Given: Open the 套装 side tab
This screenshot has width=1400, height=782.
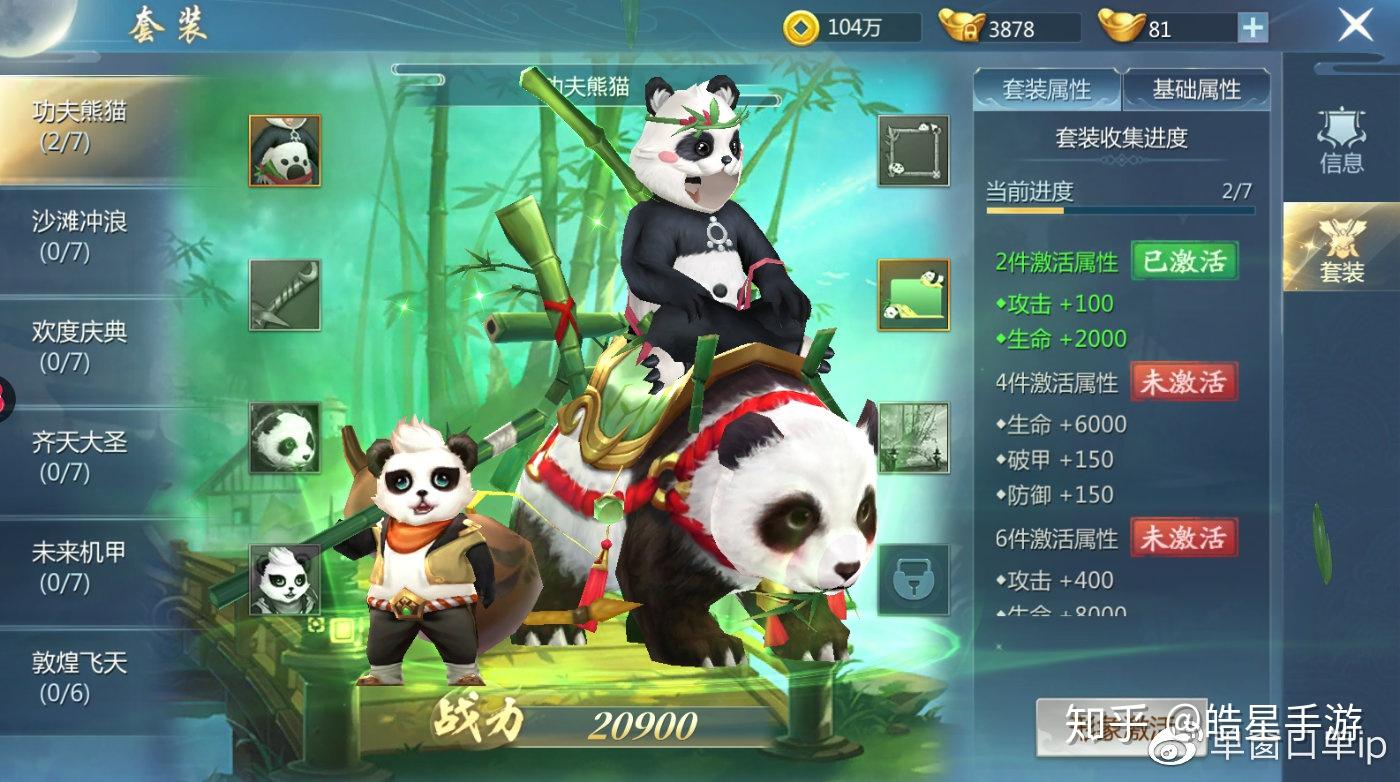Looking at the screenshot, I should [1341, 248].
